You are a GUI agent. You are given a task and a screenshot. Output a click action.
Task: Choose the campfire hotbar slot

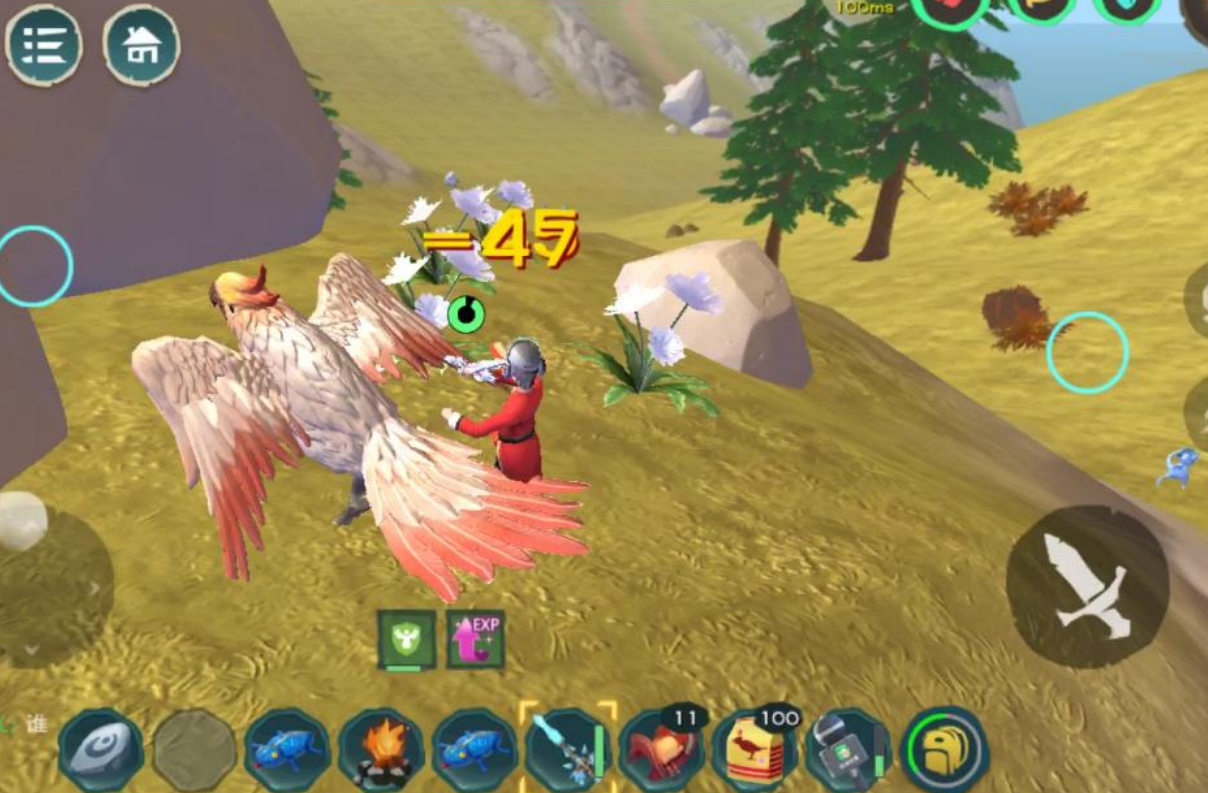pos(381,750)
